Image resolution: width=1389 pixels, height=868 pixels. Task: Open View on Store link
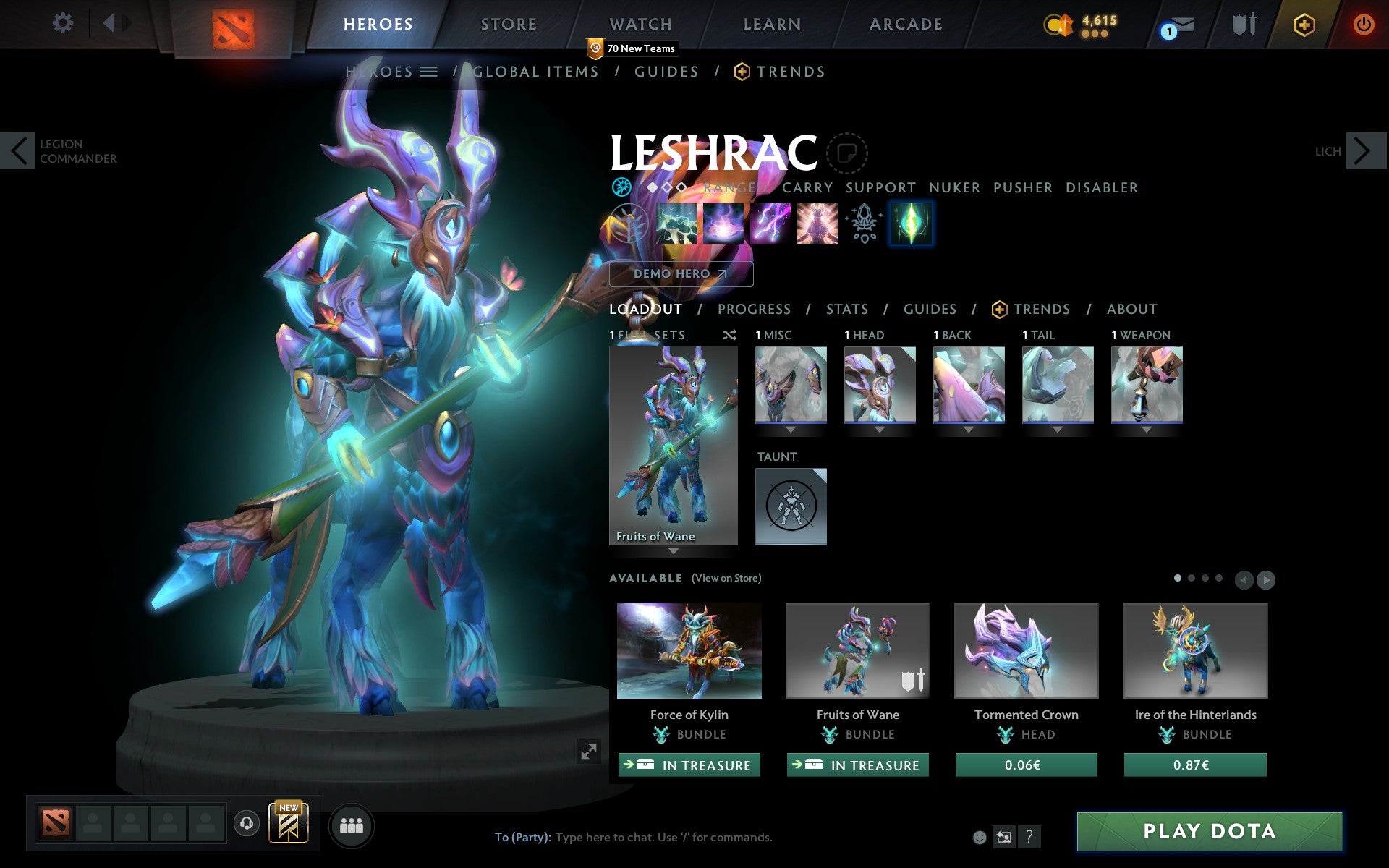click(x=726, y=579)
